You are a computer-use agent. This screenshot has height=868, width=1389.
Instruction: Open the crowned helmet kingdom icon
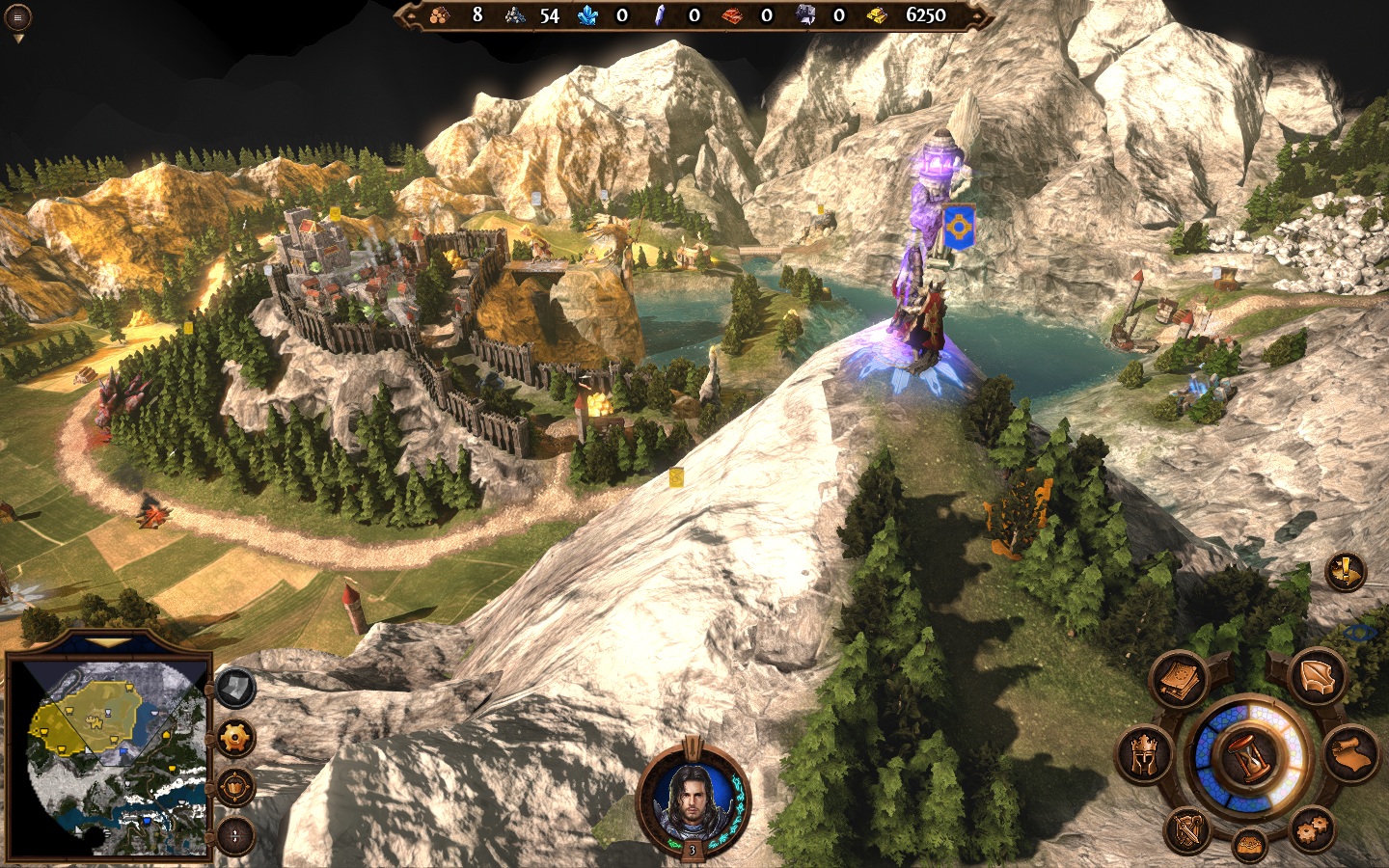click(1145, 754)
